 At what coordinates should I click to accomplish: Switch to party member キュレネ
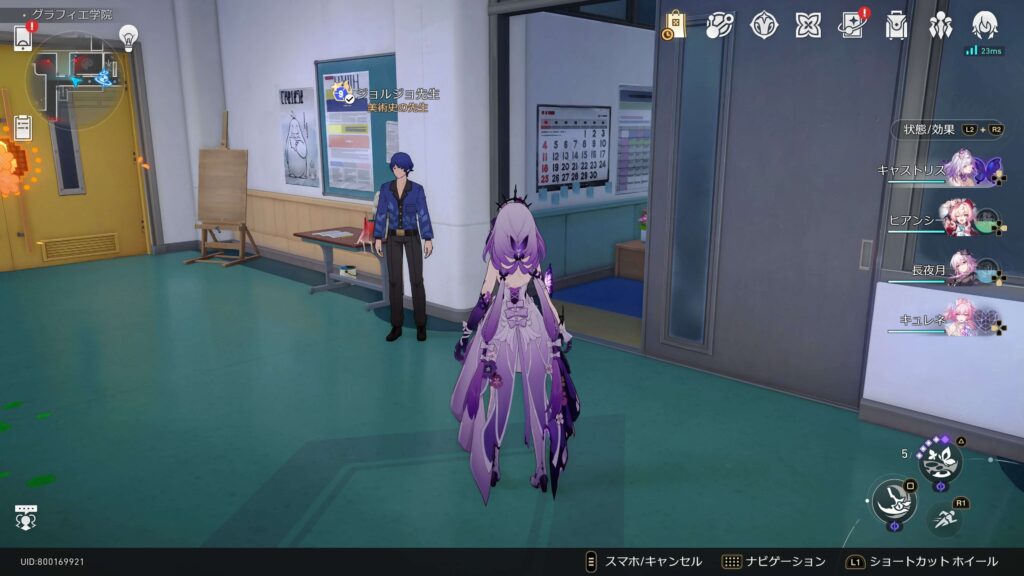962,320
